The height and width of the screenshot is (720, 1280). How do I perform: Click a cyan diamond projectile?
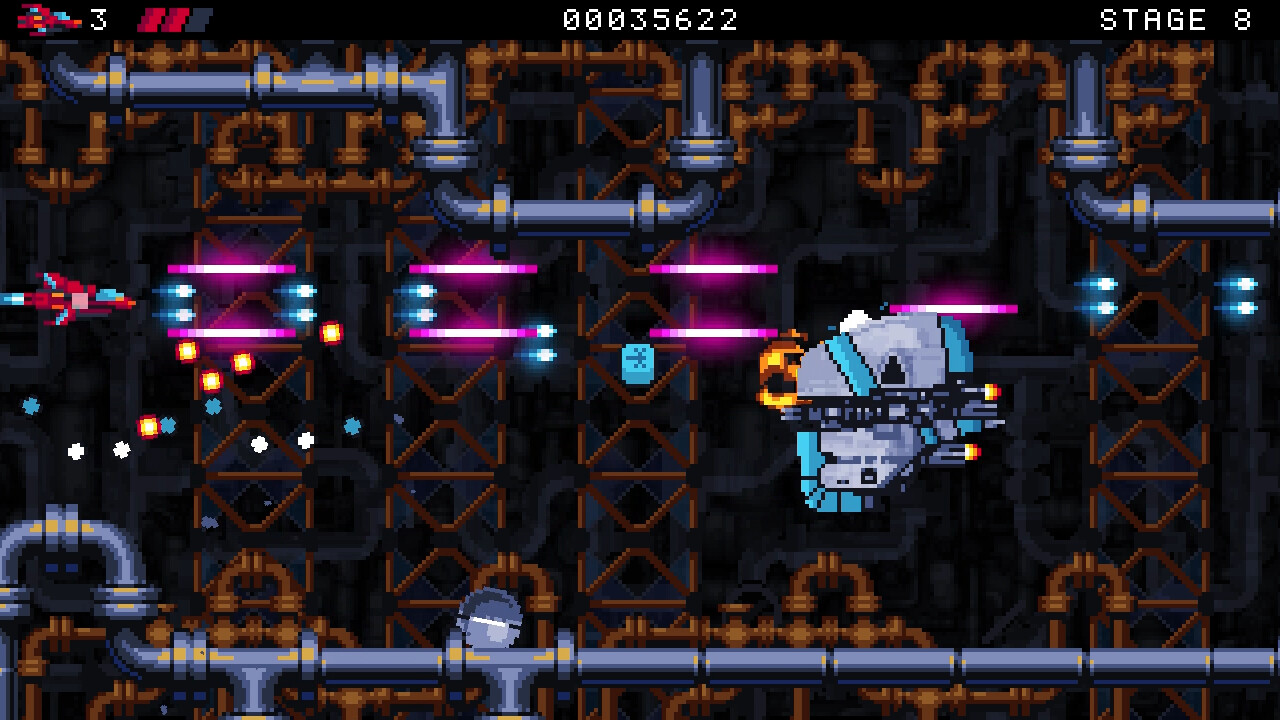[212, 408]
